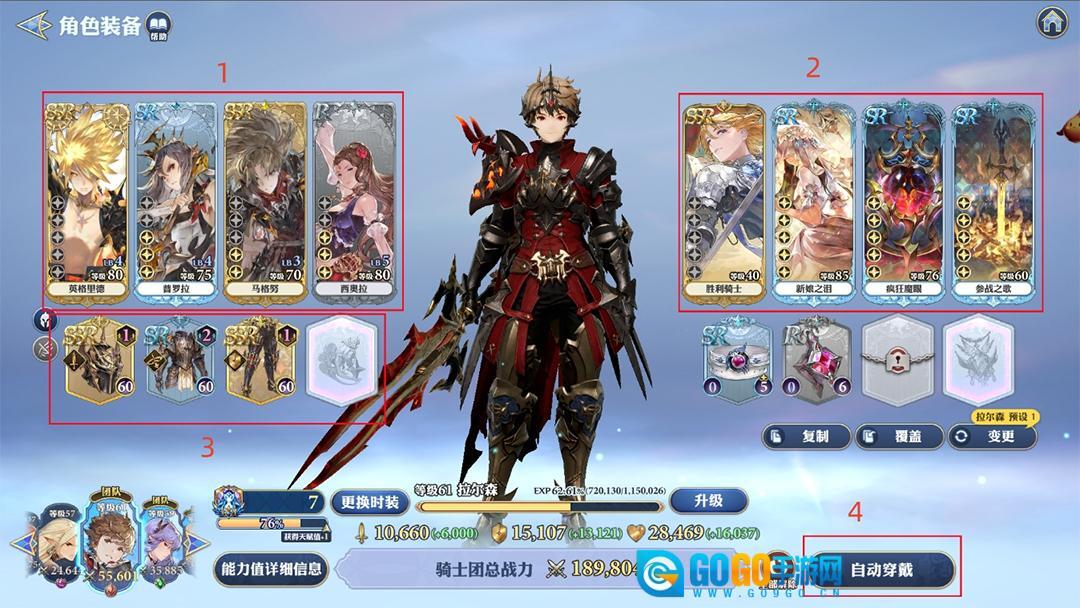Tap 自动穿戴 to auto-equip
Screen dimensions: 1080x608
pos(880,570)
